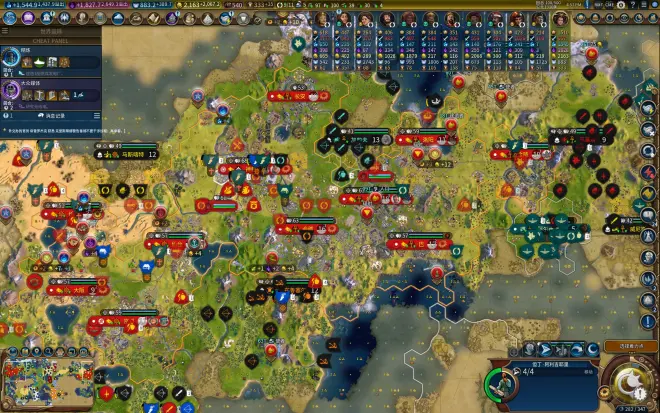The height and width of the screenshot is (413, 660).
Task: Open the technology tree button
Action: click(x=10, y=19)
